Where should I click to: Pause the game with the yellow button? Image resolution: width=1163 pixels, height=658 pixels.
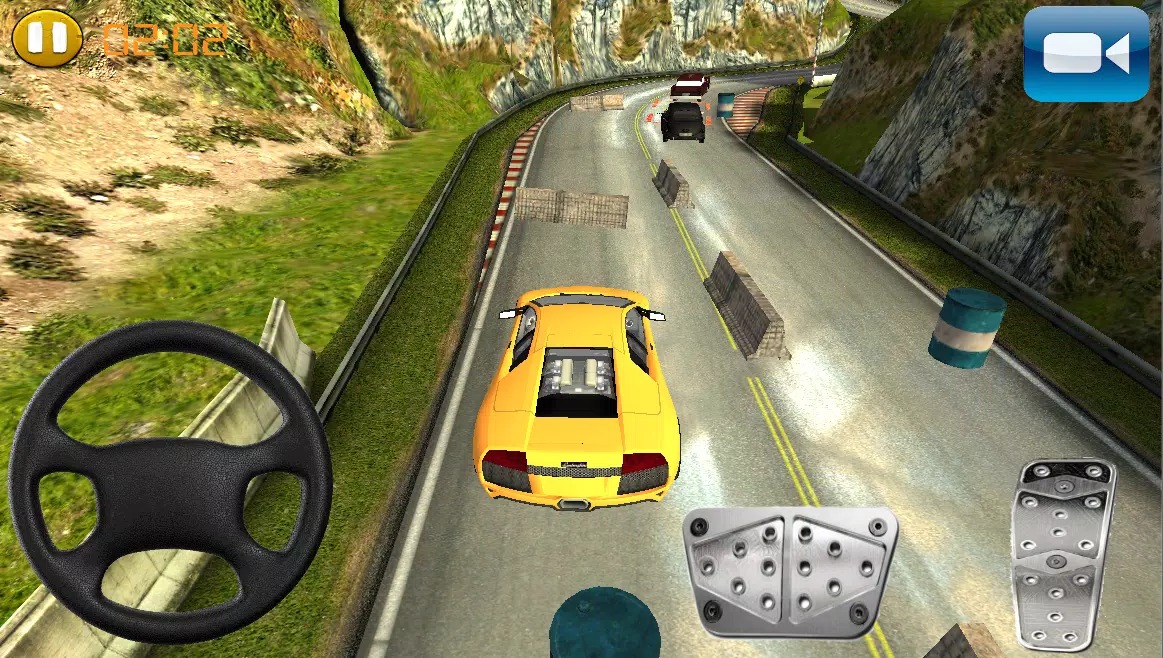(47, 39)
